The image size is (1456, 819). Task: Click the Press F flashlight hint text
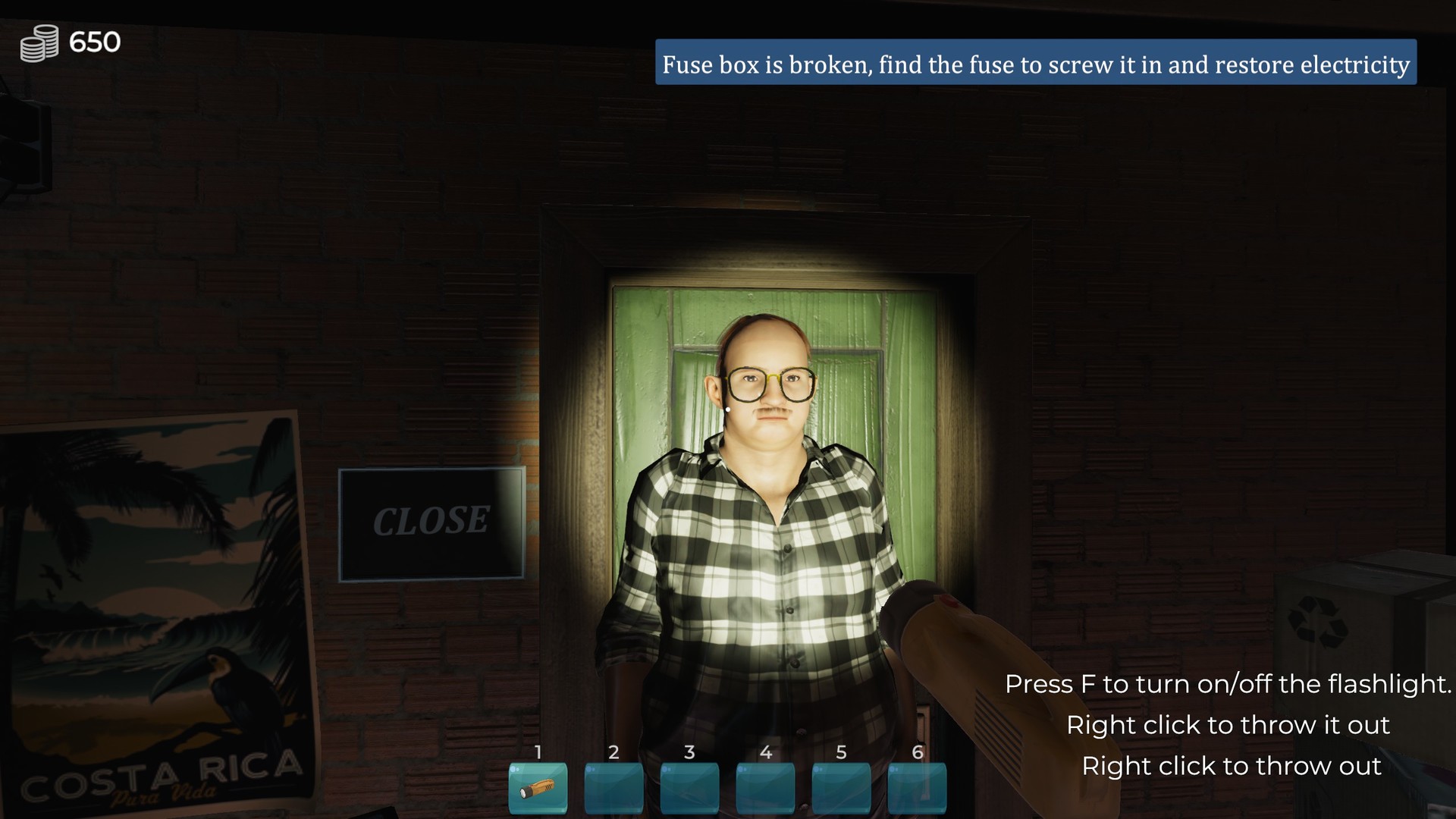click(1228, 684)
